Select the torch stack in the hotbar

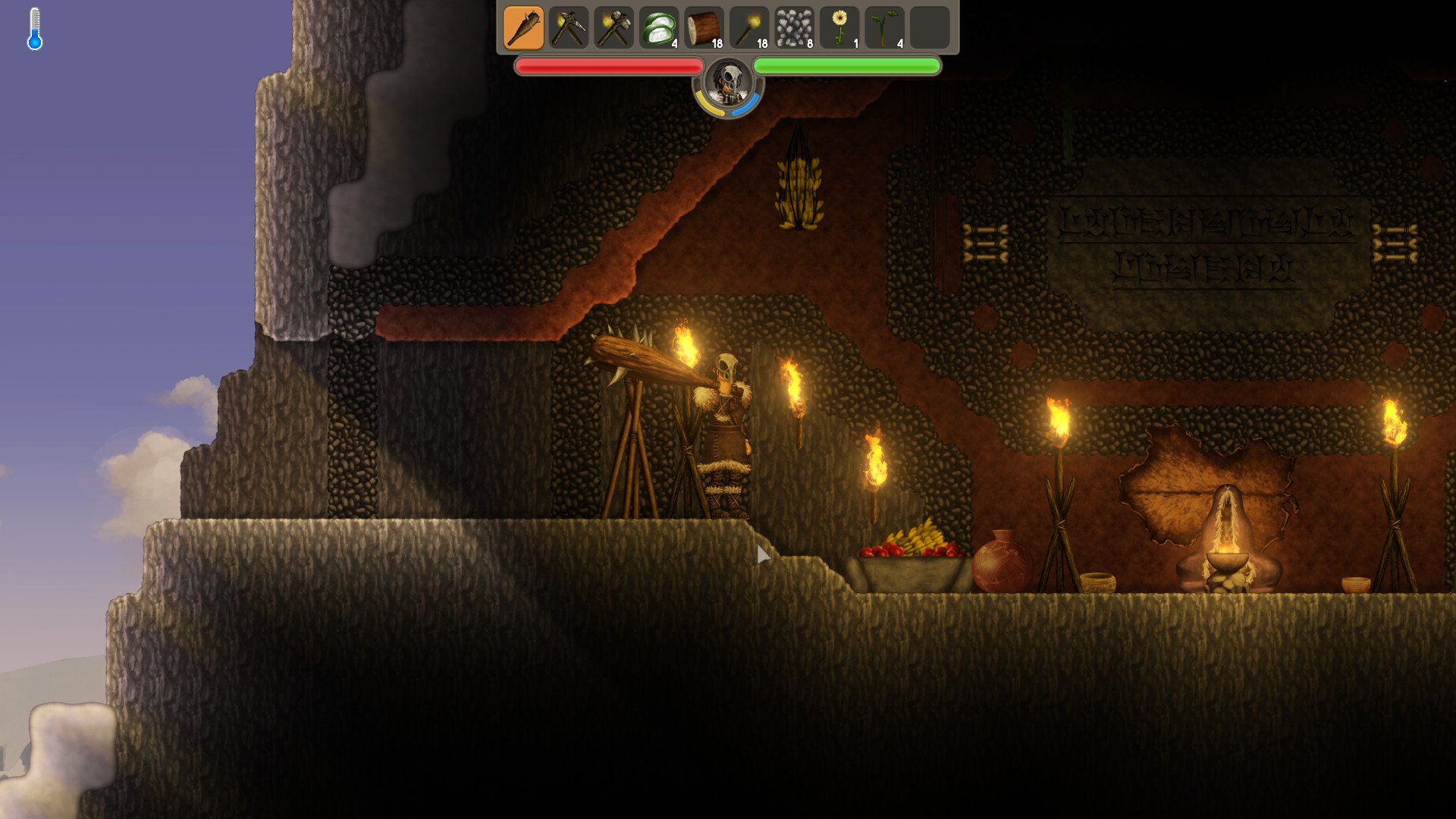[749, 28]
